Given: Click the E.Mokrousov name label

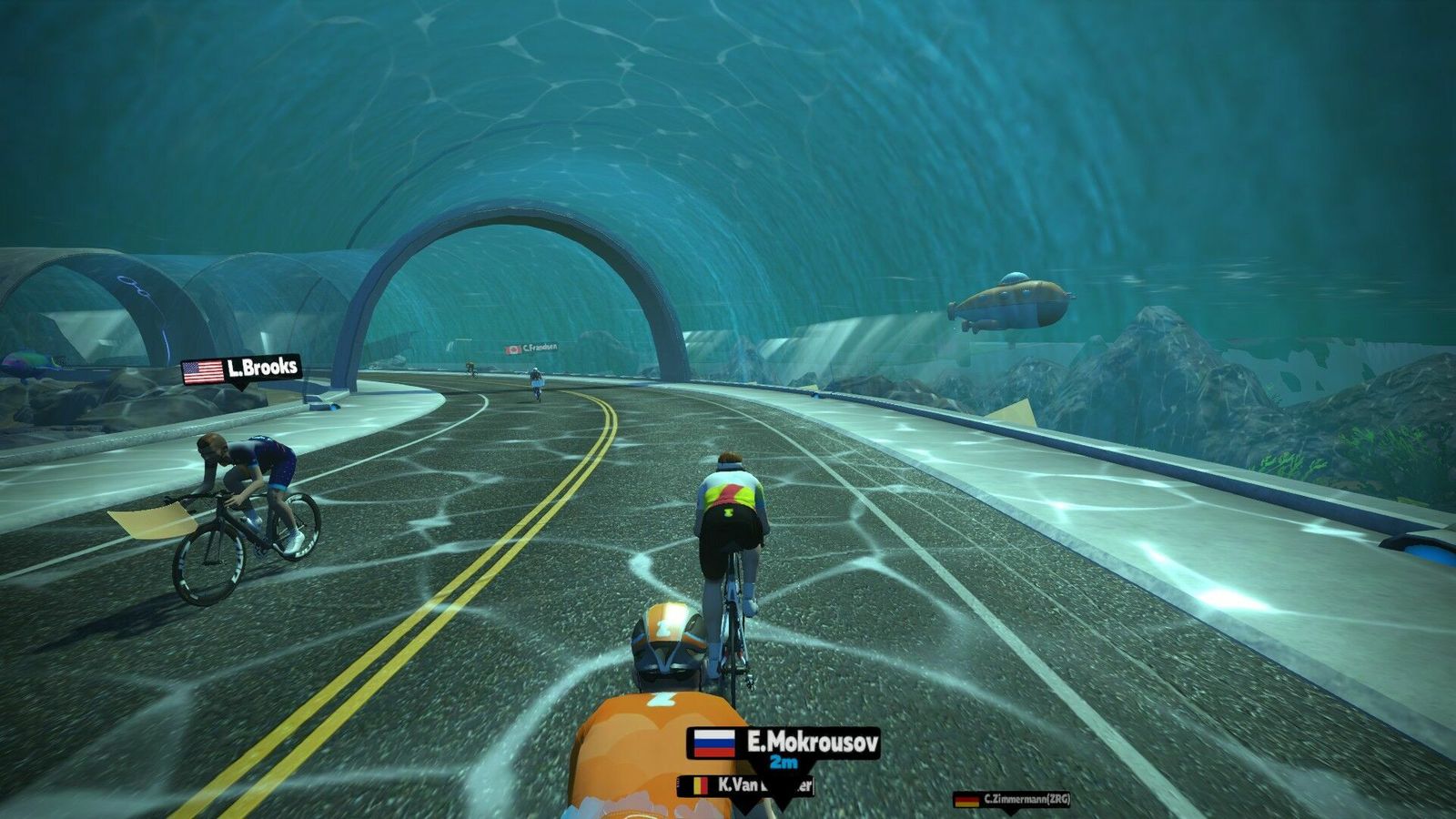Looking at the screenshot, I should pyautogui.click(x=784, y=743).
